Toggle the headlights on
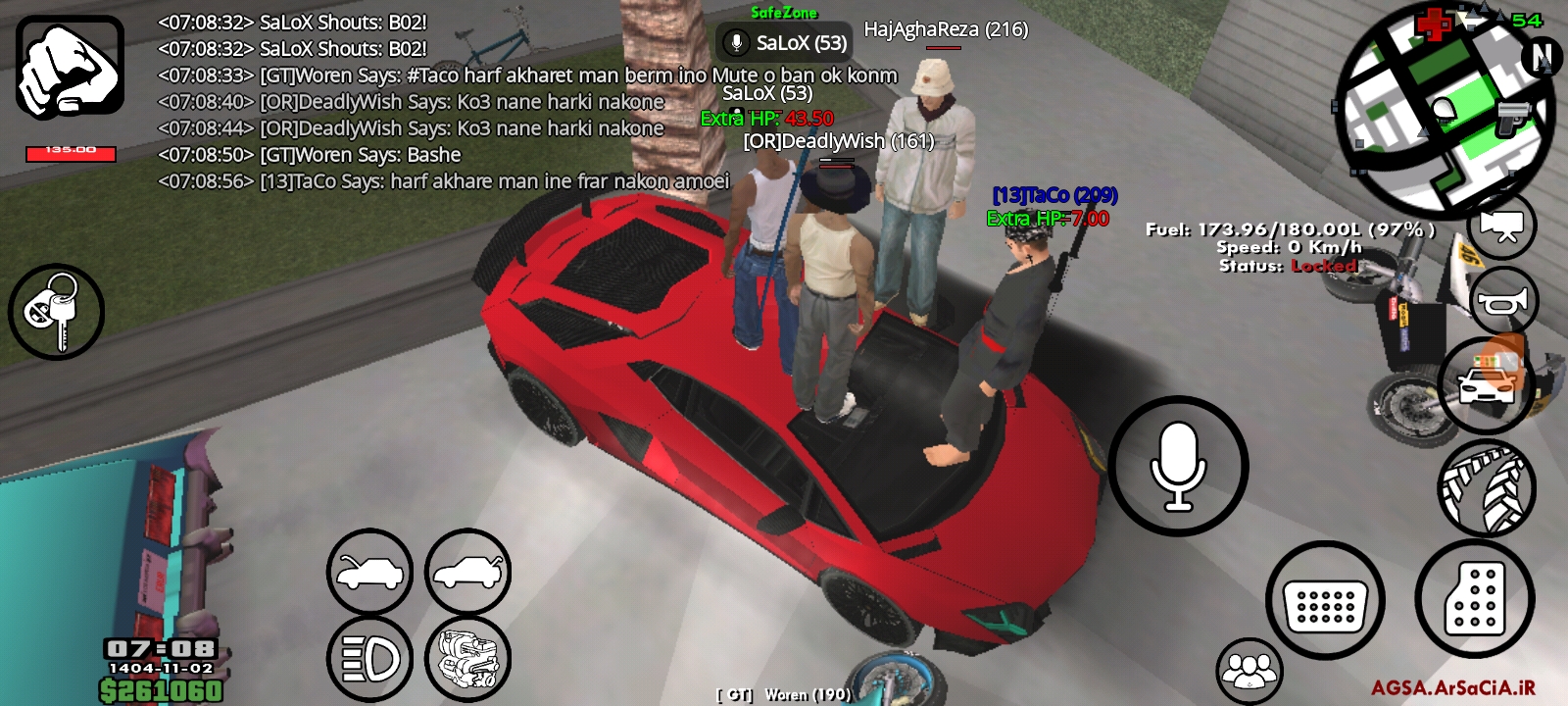Image resolution: width=1568 pixels, height=706 pixels. (x=368, y=660)
